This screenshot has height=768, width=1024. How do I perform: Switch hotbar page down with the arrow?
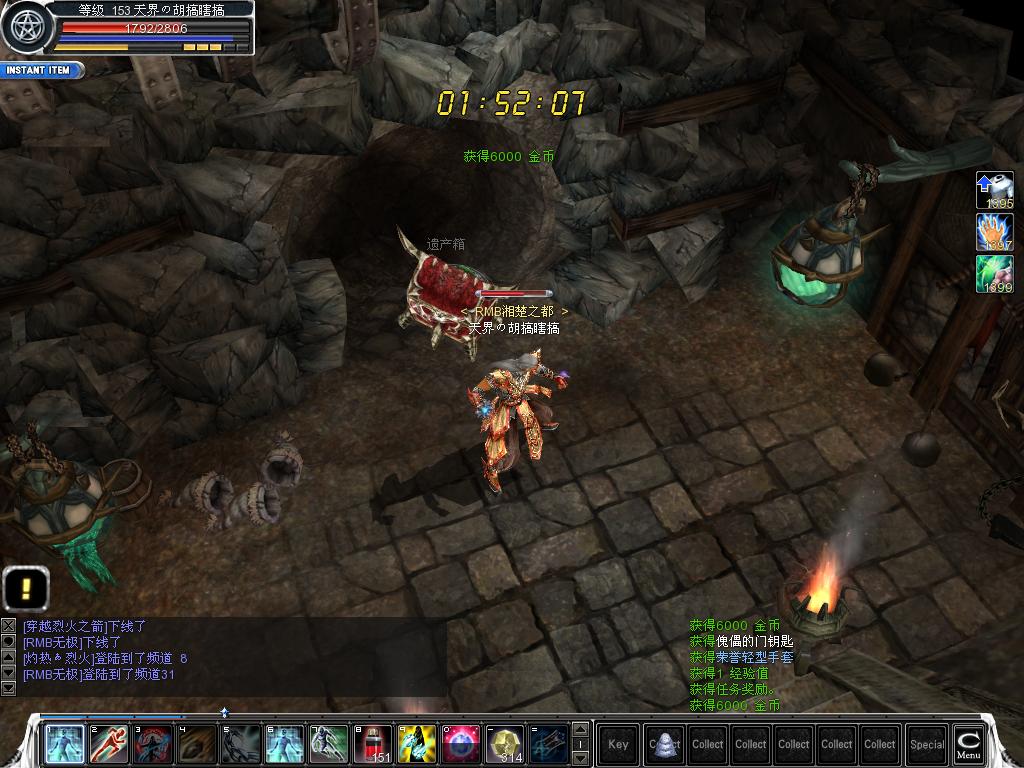(x=579, y=759)
